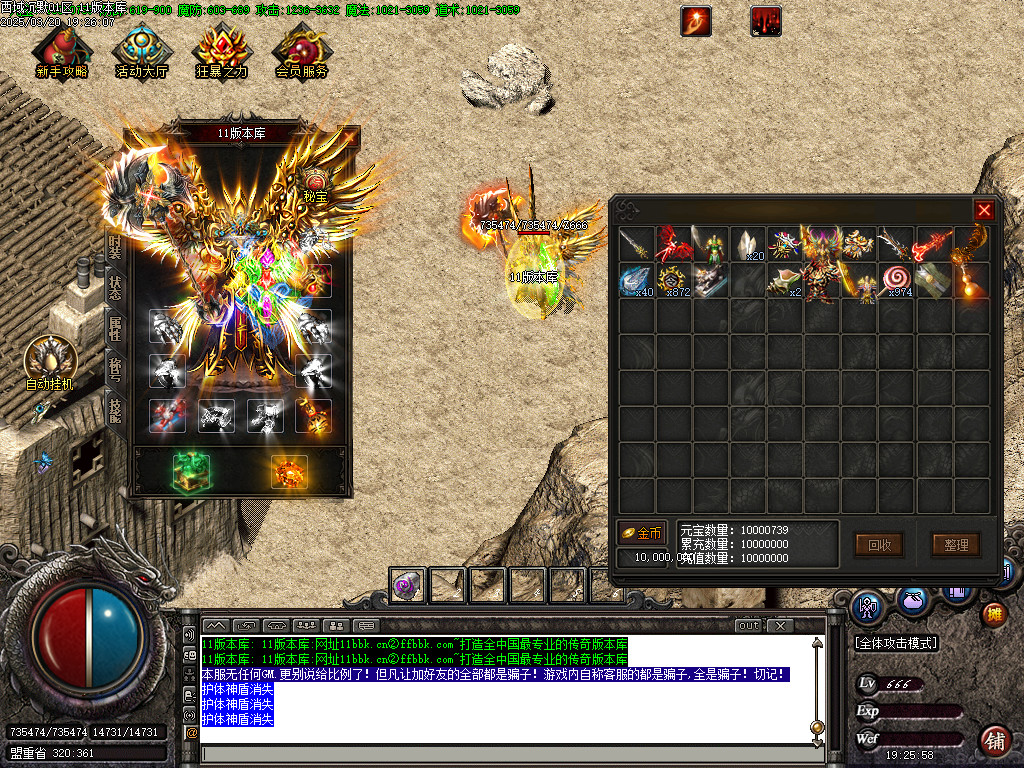This screenshot has width=1024, height=768.
Task: Toggle the 全体攻击模式 attack mode
Action: [x=896, y=642]
